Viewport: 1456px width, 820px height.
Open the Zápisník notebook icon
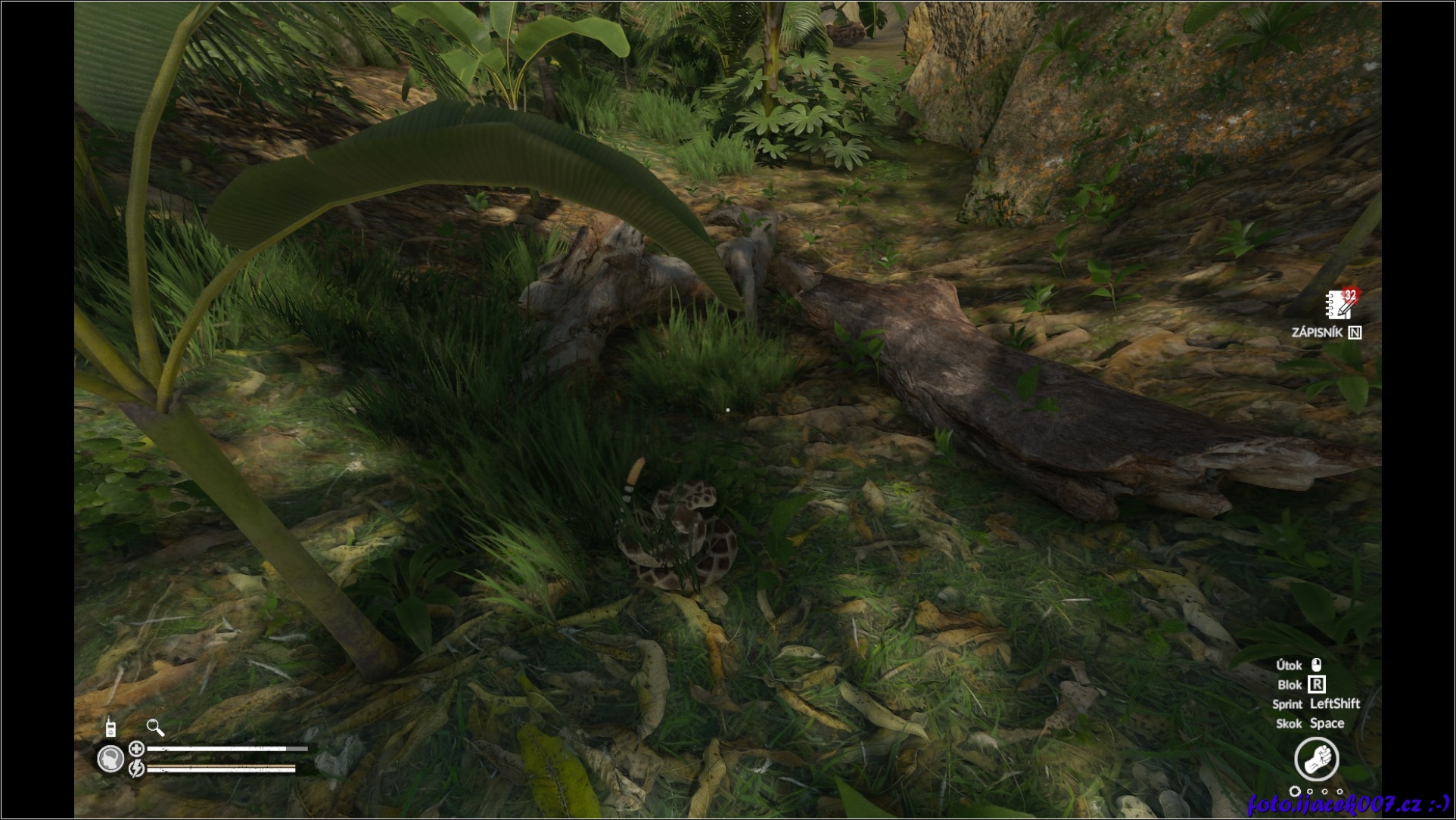tap(1339, 304)
